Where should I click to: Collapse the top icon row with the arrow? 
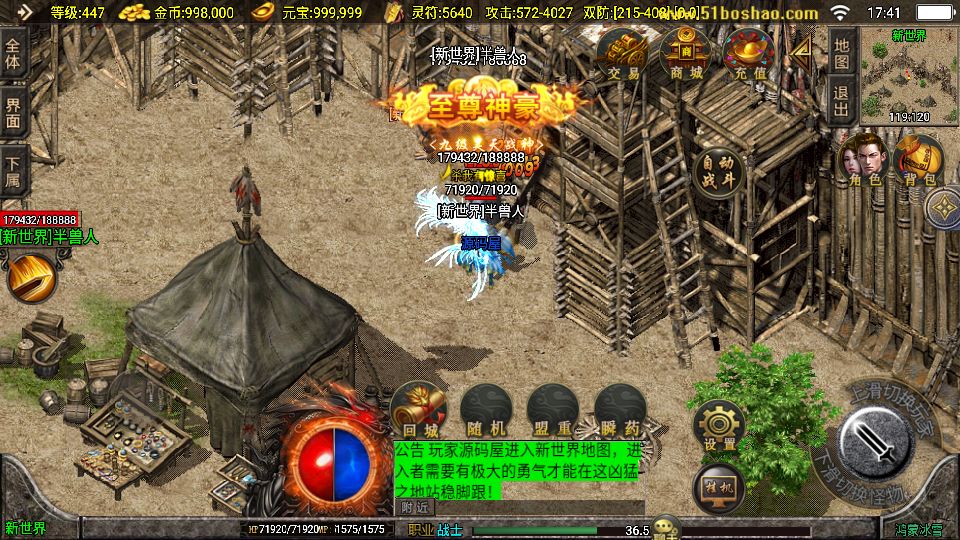[x=799, y=52]
